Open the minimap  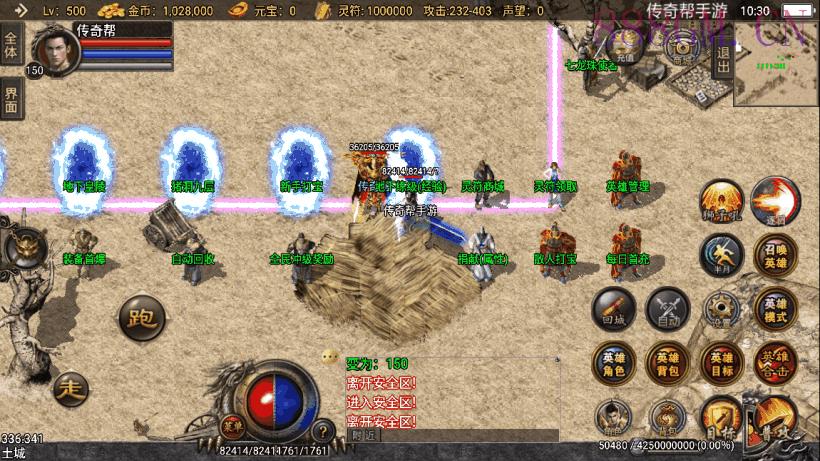pyautogui.click(x=775, y=65)
